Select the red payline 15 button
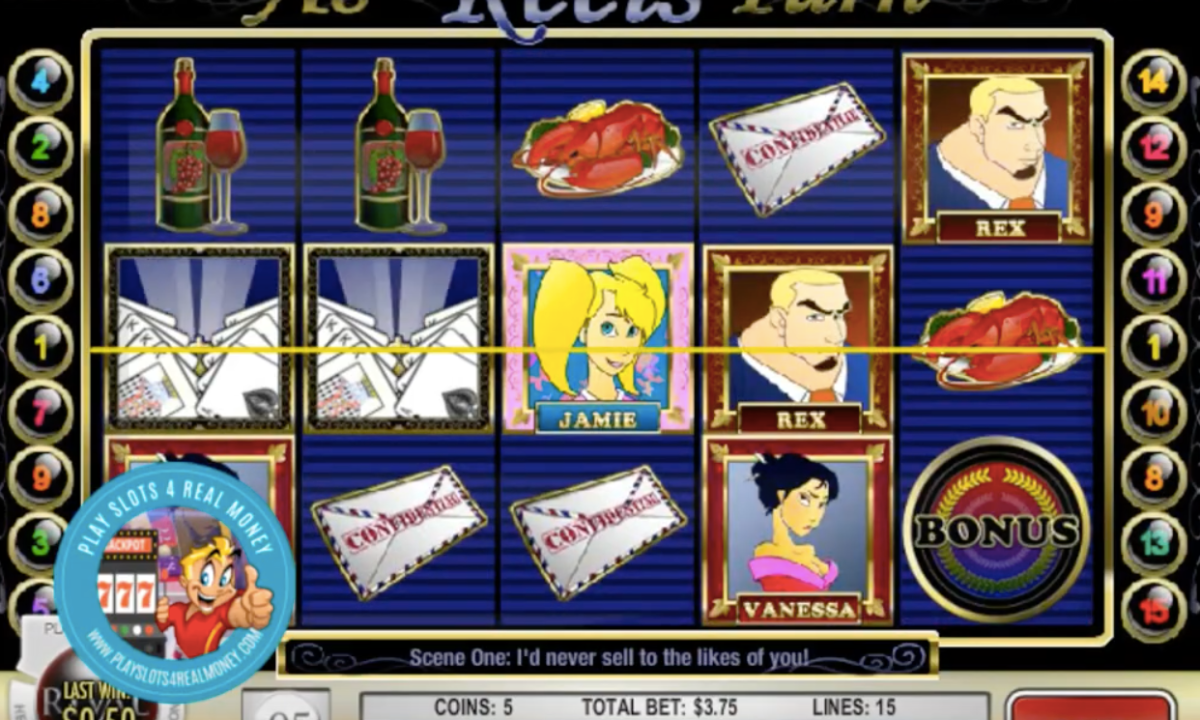 [x=1154, y=609]
